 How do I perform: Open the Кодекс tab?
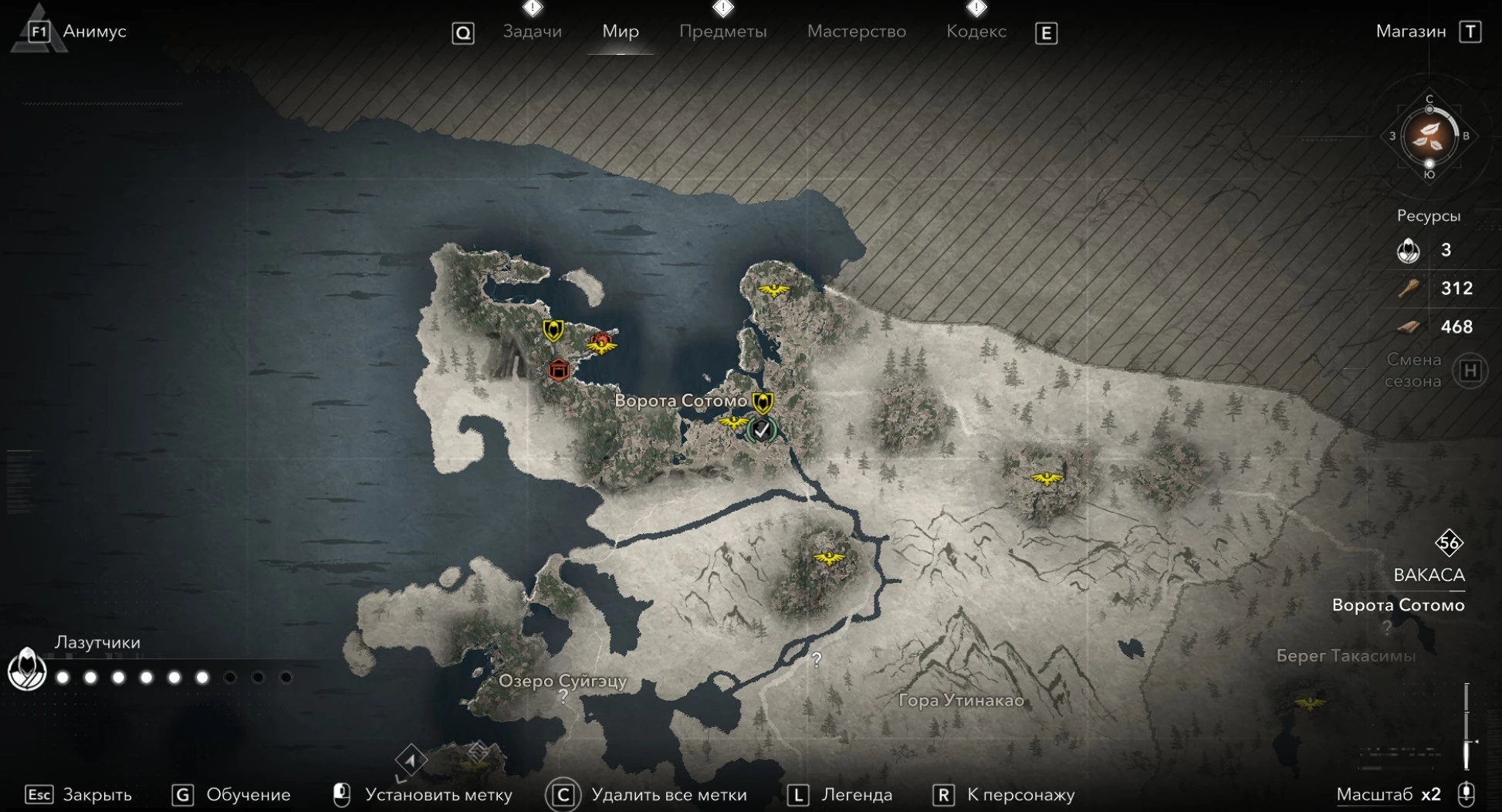click(976, 32)
